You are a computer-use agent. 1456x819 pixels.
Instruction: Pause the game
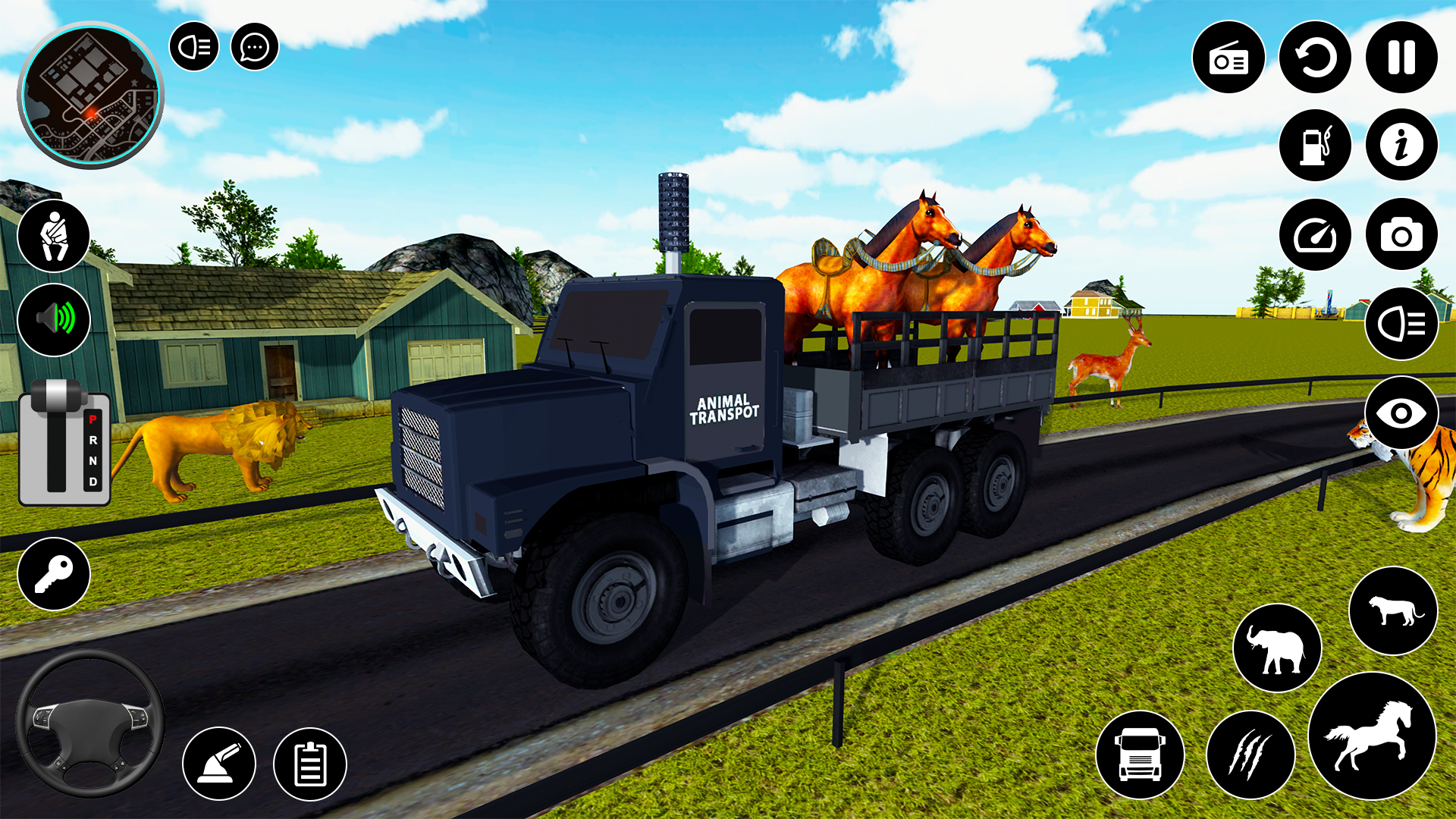(x=1401, y=58)
